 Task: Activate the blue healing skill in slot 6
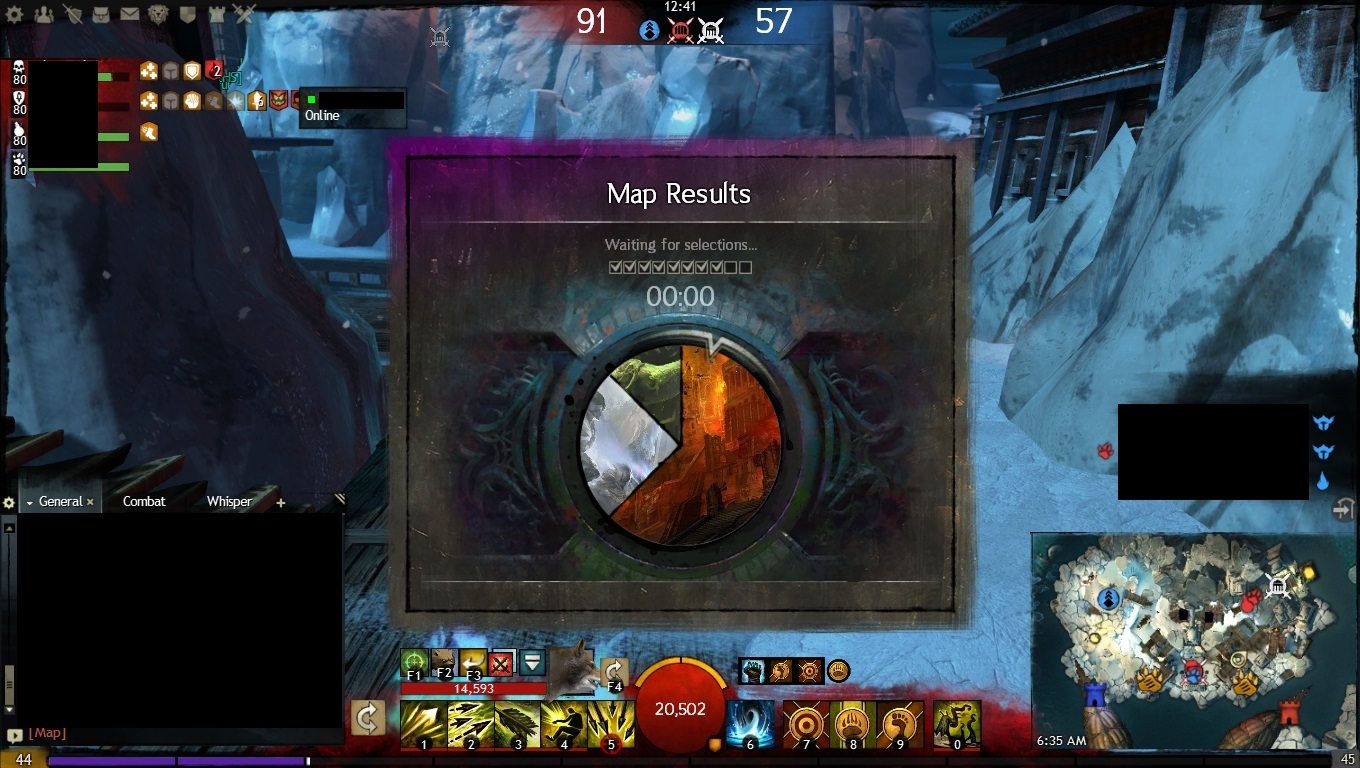point(750,724)
